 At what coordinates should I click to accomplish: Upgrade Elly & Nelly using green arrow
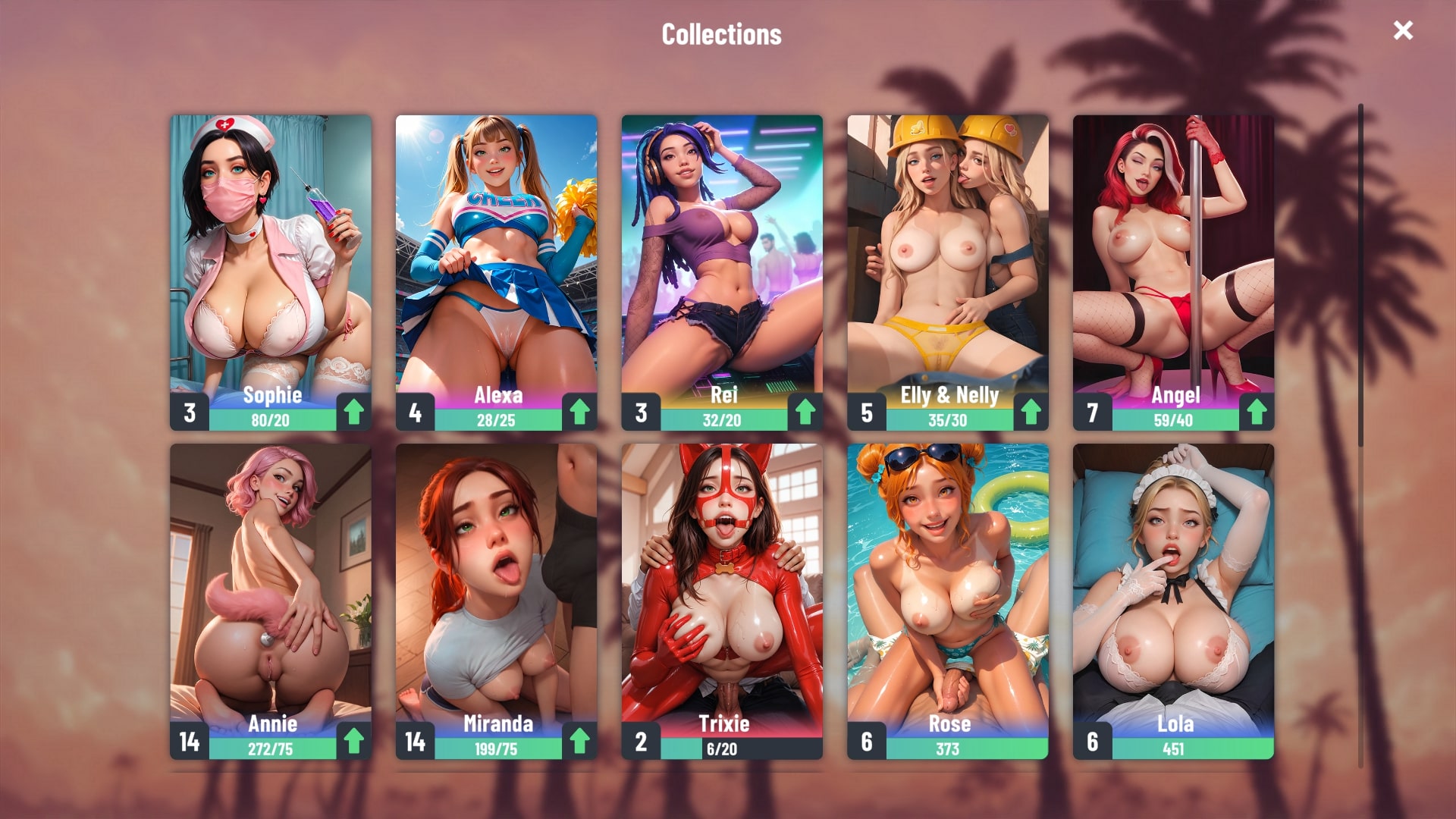[1031, 412]
